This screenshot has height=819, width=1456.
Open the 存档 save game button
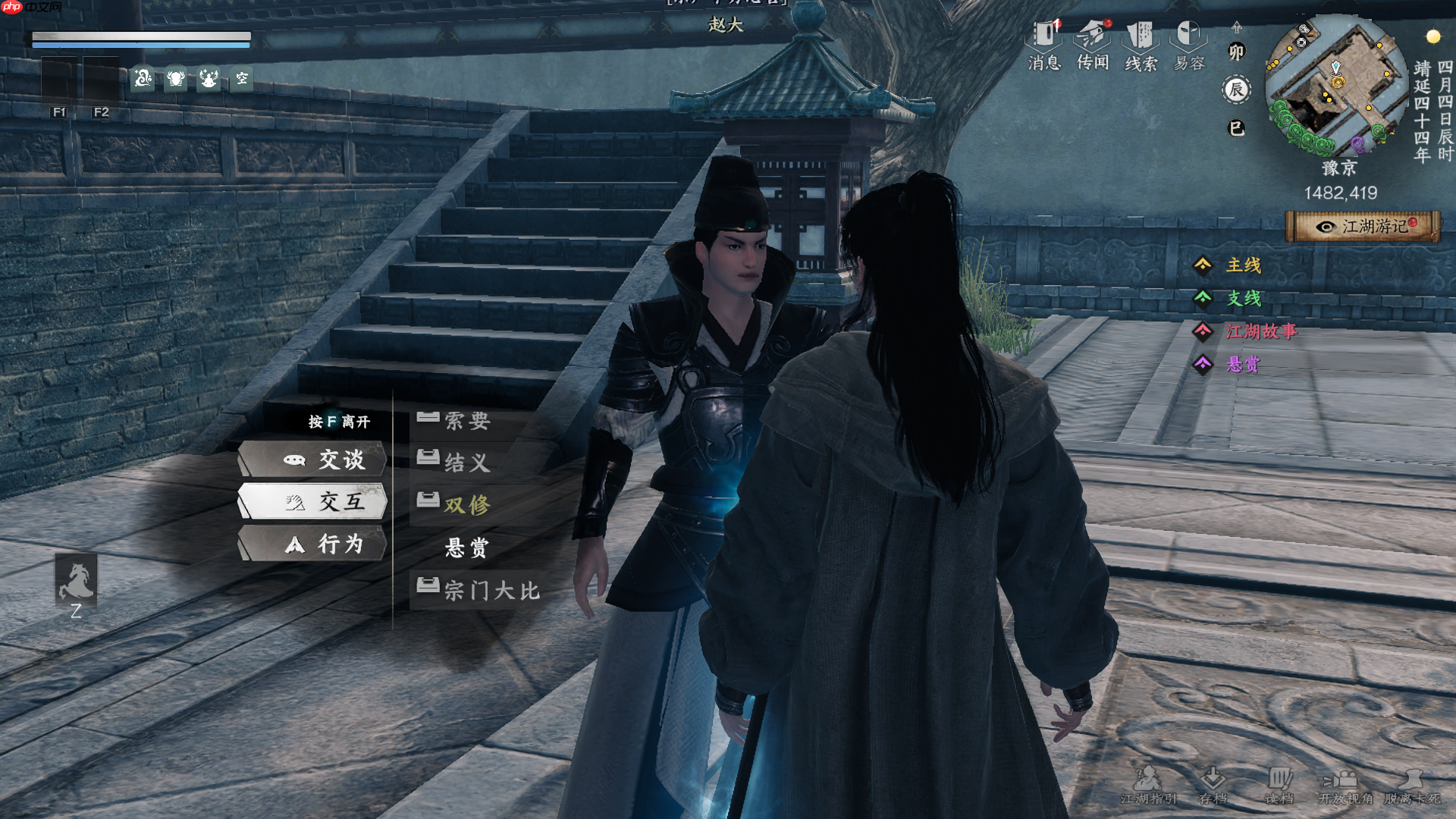click(1213, 786)
